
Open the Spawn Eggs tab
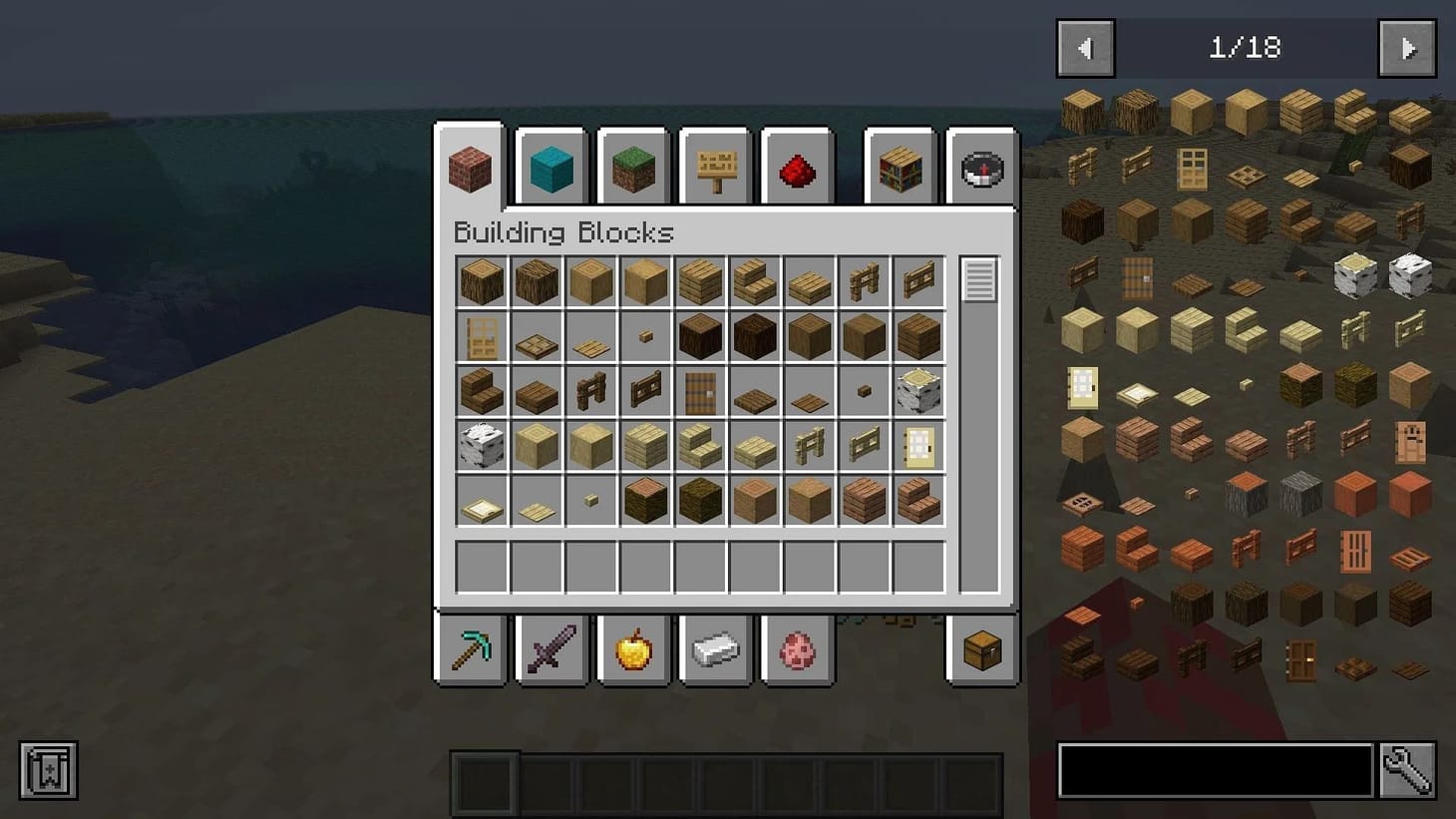click(797, 649)
